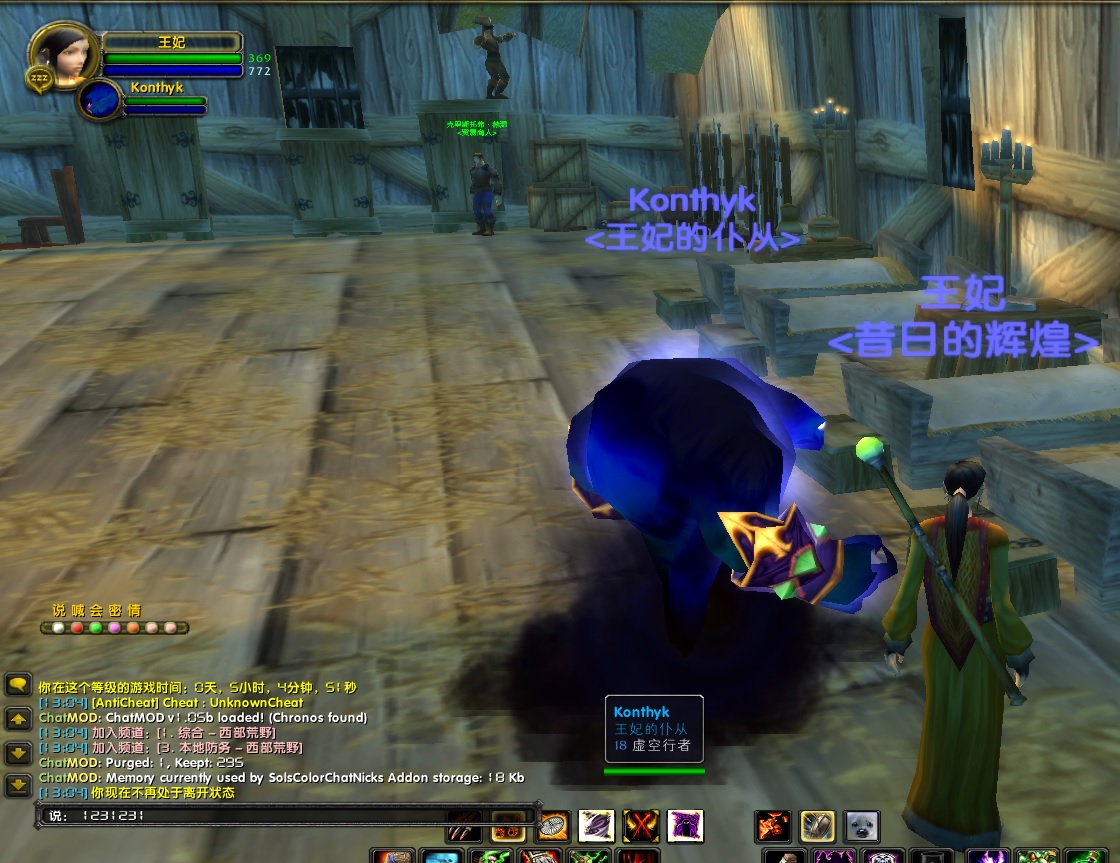Activate the fiery red fist ability

click(773, 826)
